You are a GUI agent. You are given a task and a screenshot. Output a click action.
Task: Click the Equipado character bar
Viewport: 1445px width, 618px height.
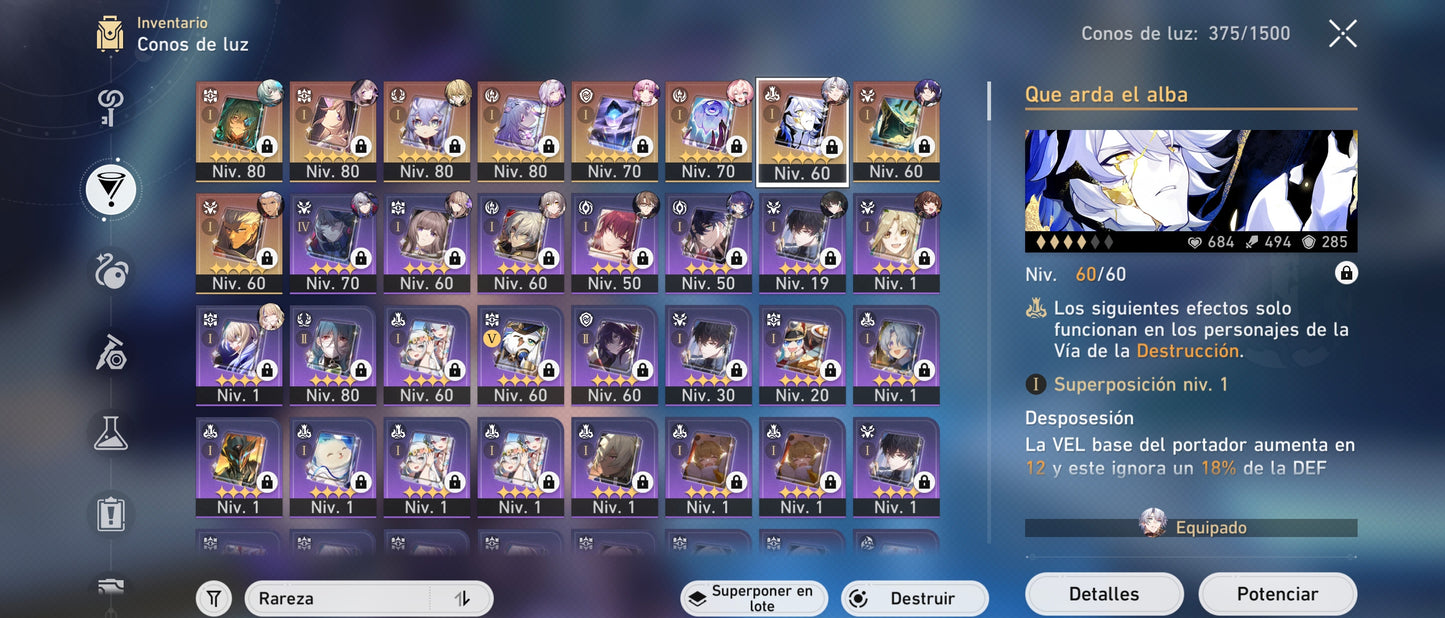coord(1191,527)
